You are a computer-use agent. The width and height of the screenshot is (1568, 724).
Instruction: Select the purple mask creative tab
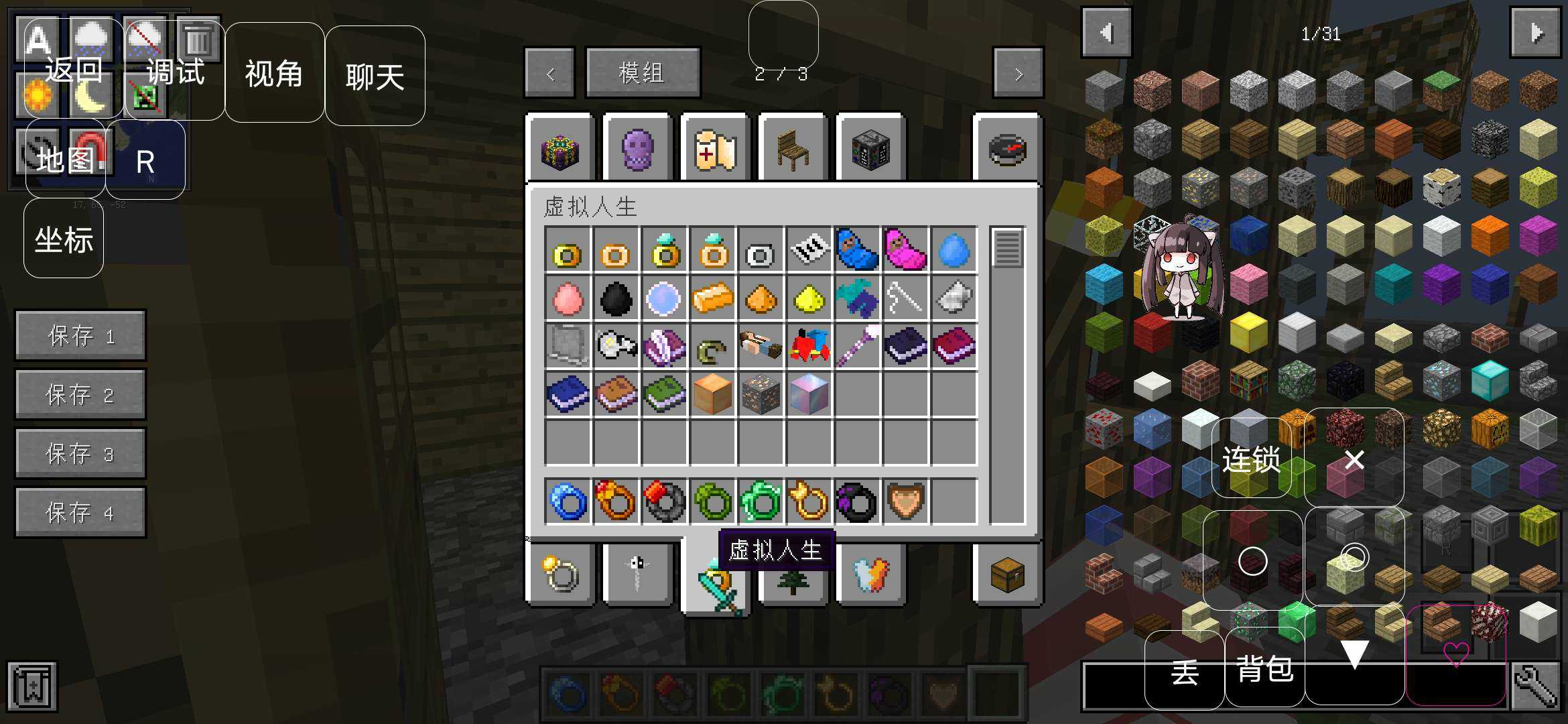tap(637, 148)
